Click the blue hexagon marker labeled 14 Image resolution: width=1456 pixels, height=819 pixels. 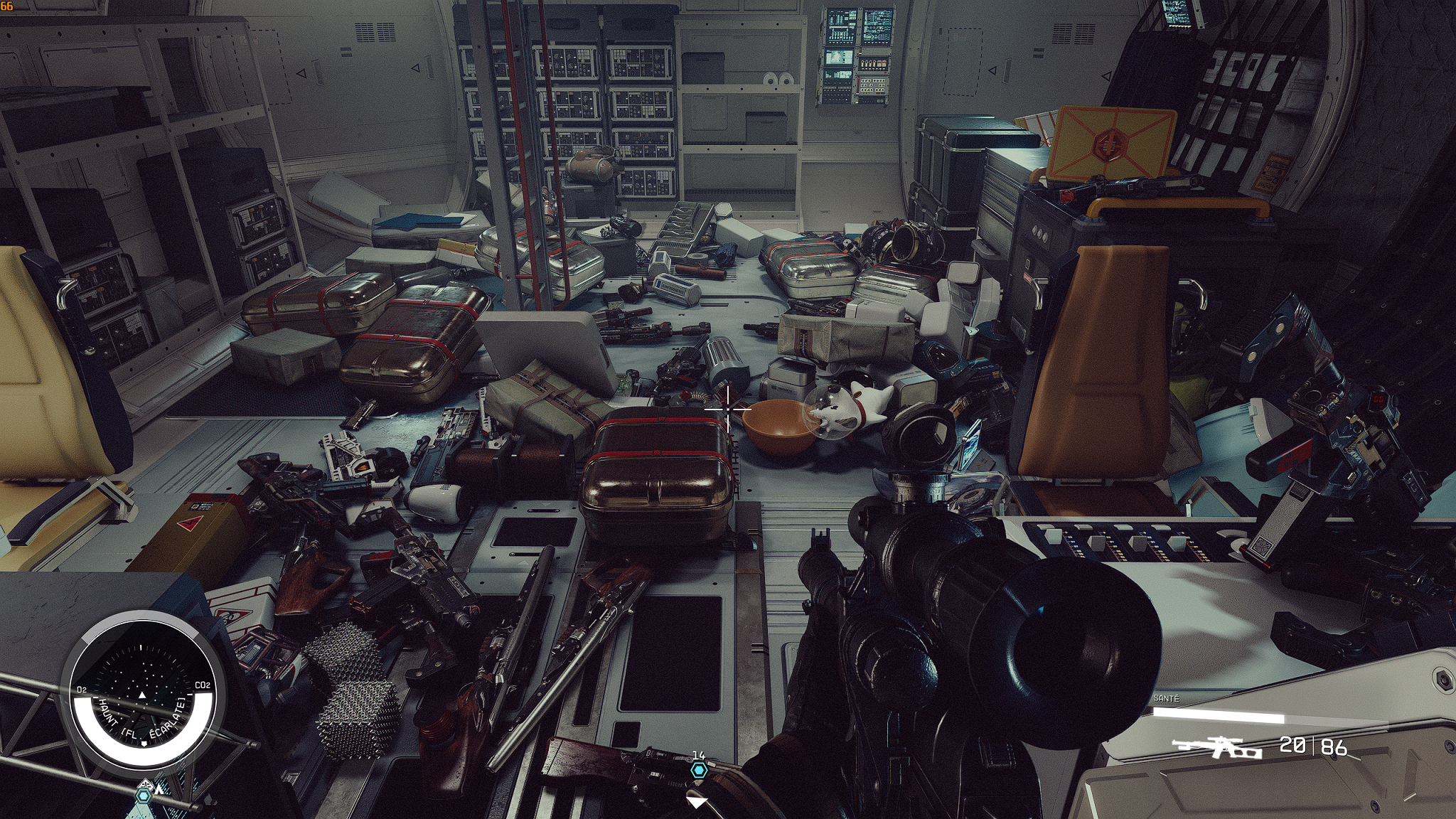[x=698, y=771]
